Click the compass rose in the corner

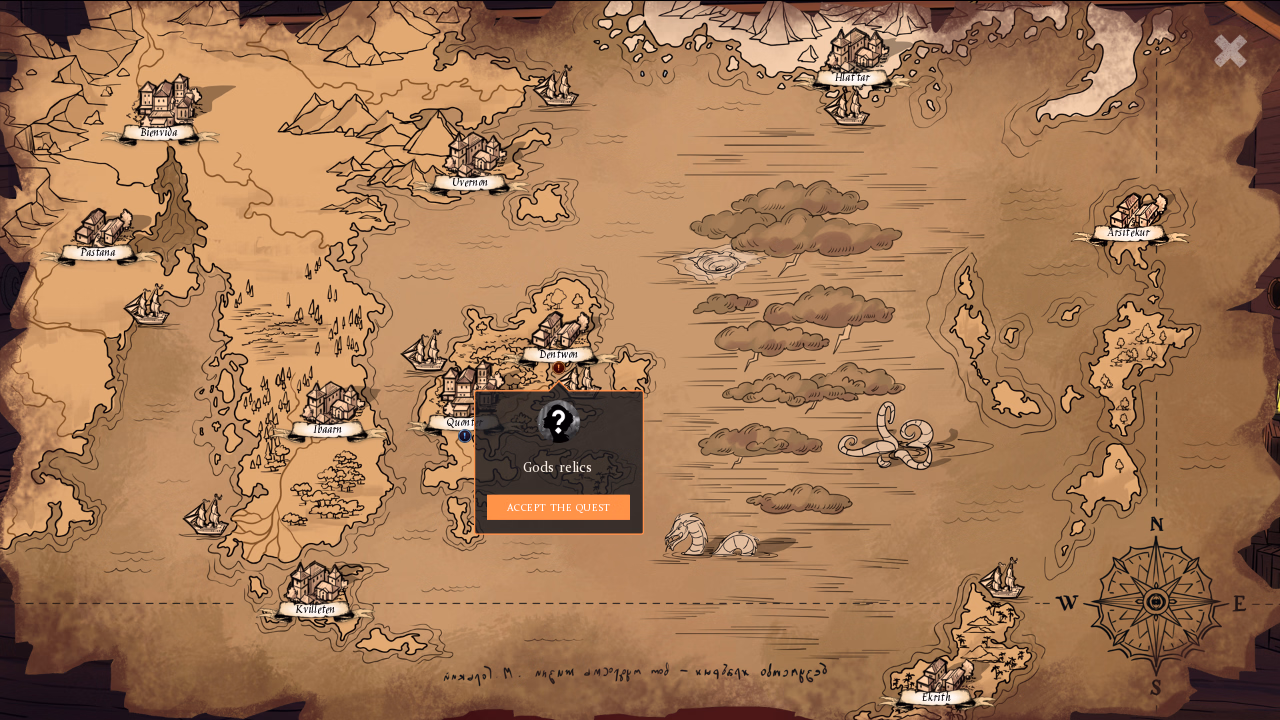pyautogui.click(x=1157, y=601)
